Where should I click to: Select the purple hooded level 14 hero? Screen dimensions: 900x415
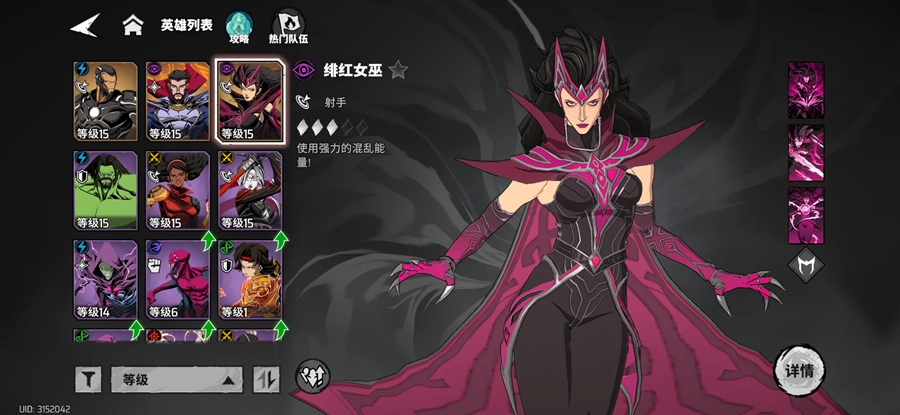tap(105, 279)
